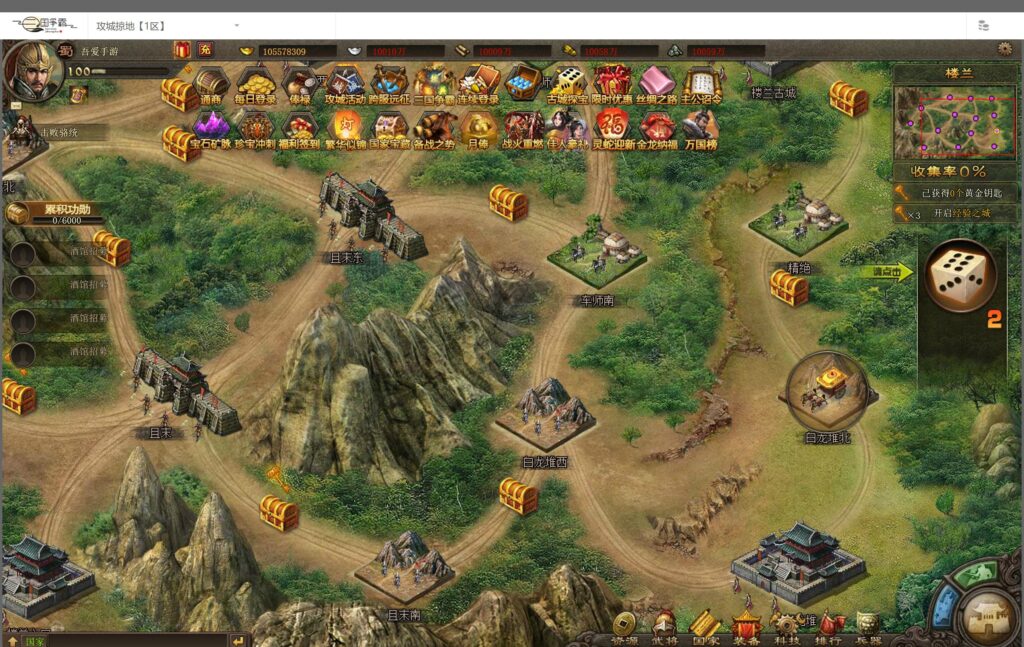Open the 宝石矿脉 gem mine icon
This screenshot has height=647, width=1024.
click(211, 129)
